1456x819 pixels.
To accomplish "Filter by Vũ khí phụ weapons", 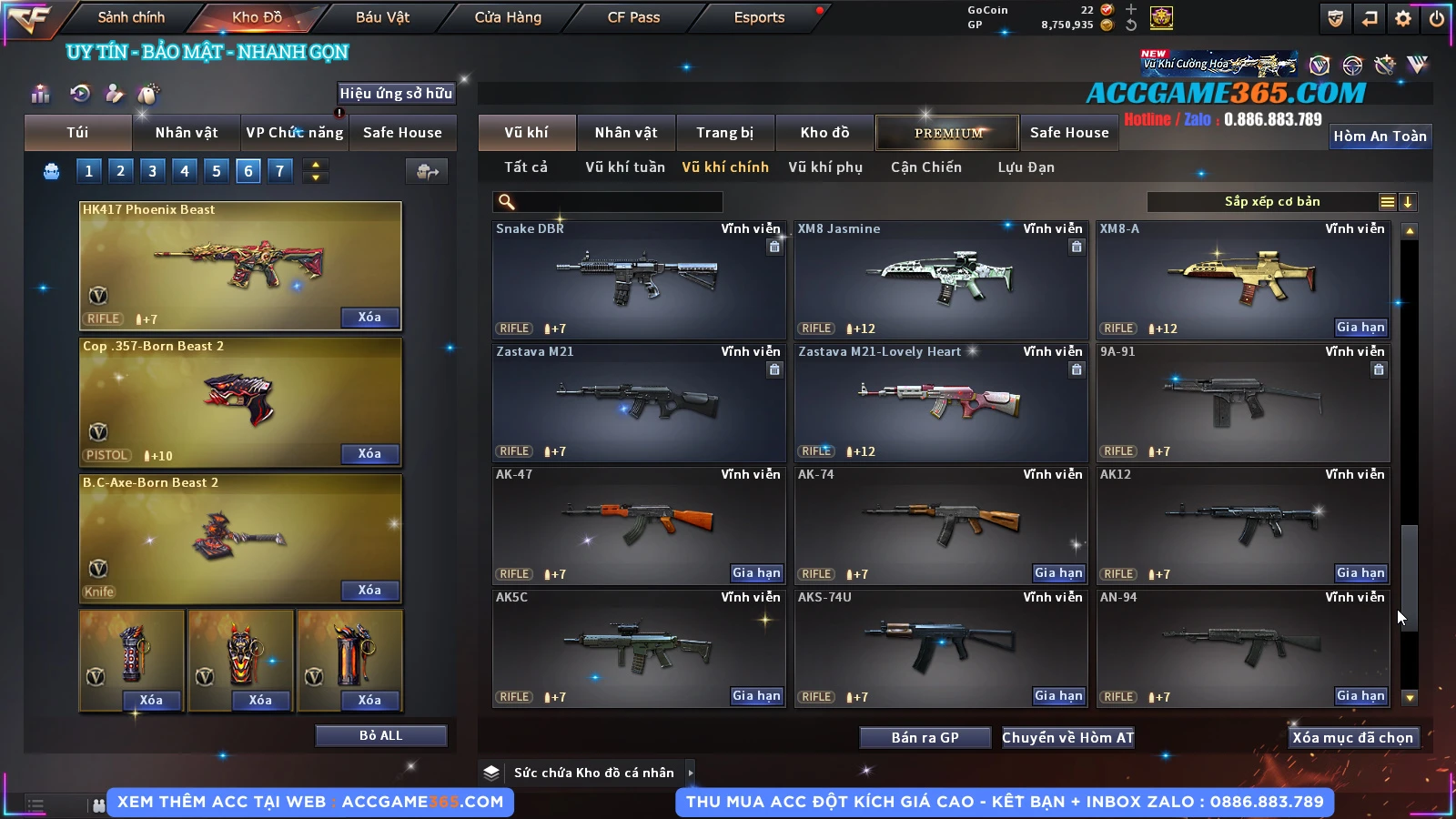I will 824,167.
